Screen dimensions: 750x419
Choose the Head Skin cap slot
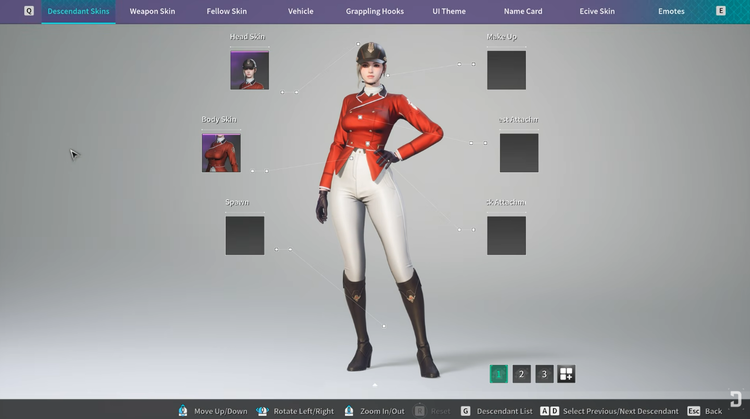tap(249, 70)
